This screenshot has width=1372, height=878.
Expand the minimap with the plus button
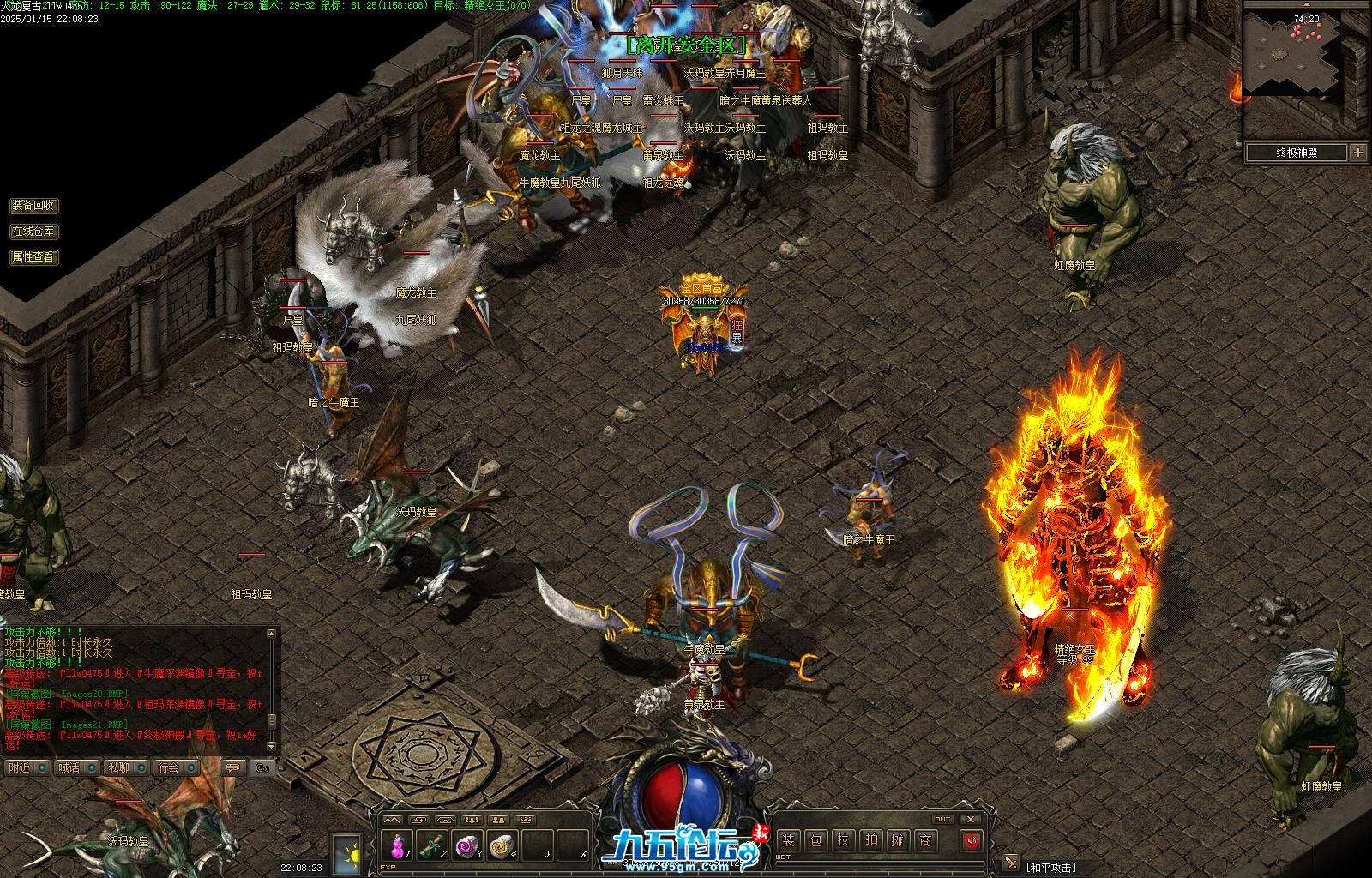tap(1357, 153)
